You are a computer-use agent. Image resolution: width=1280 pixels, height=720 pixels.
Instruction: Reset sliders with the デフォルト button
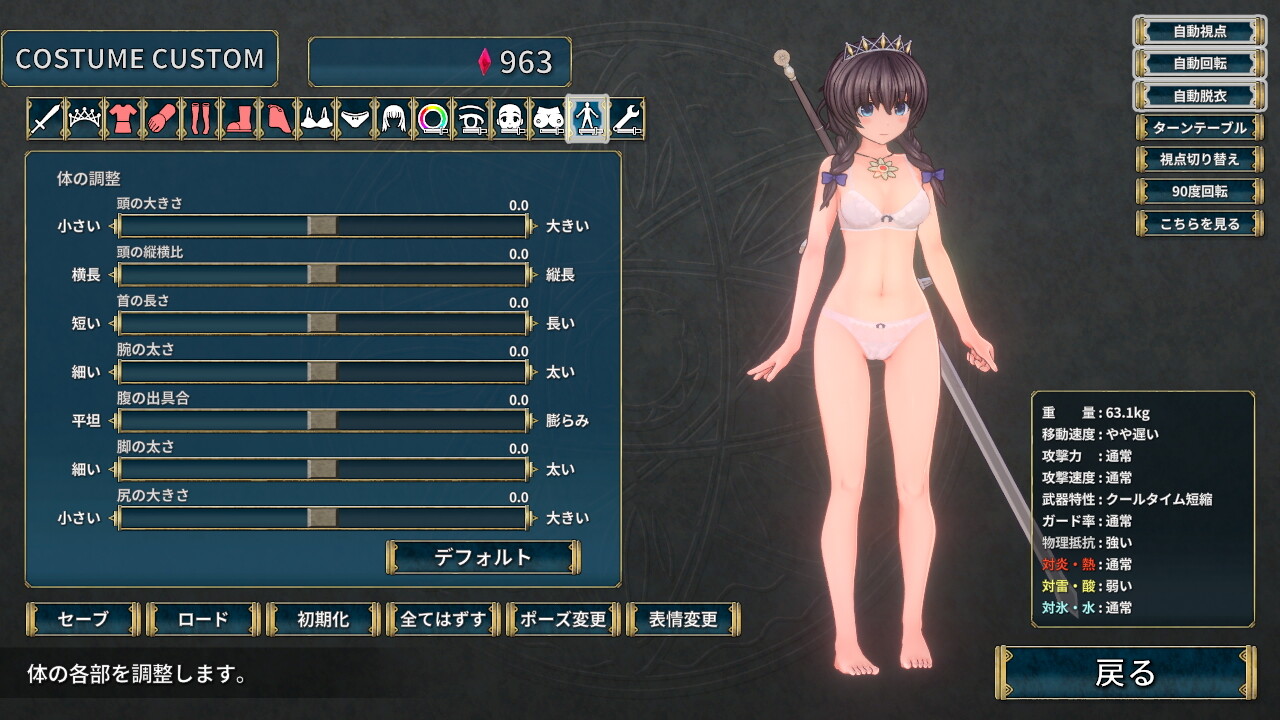click(483, 557)
